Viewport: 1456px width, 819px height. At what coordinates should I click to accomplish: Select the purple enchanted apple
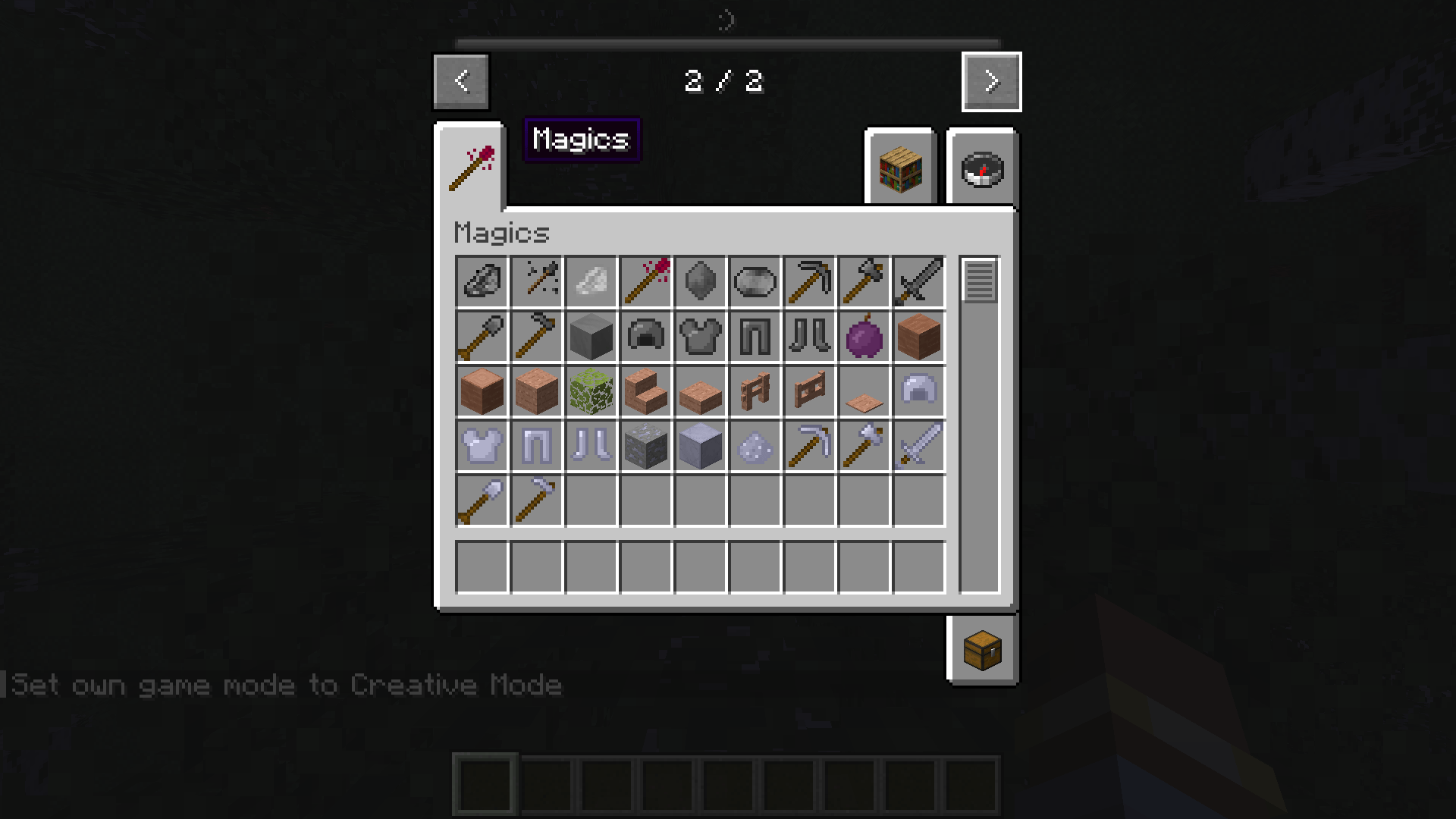pyautogui.click(x=863, y=336)
